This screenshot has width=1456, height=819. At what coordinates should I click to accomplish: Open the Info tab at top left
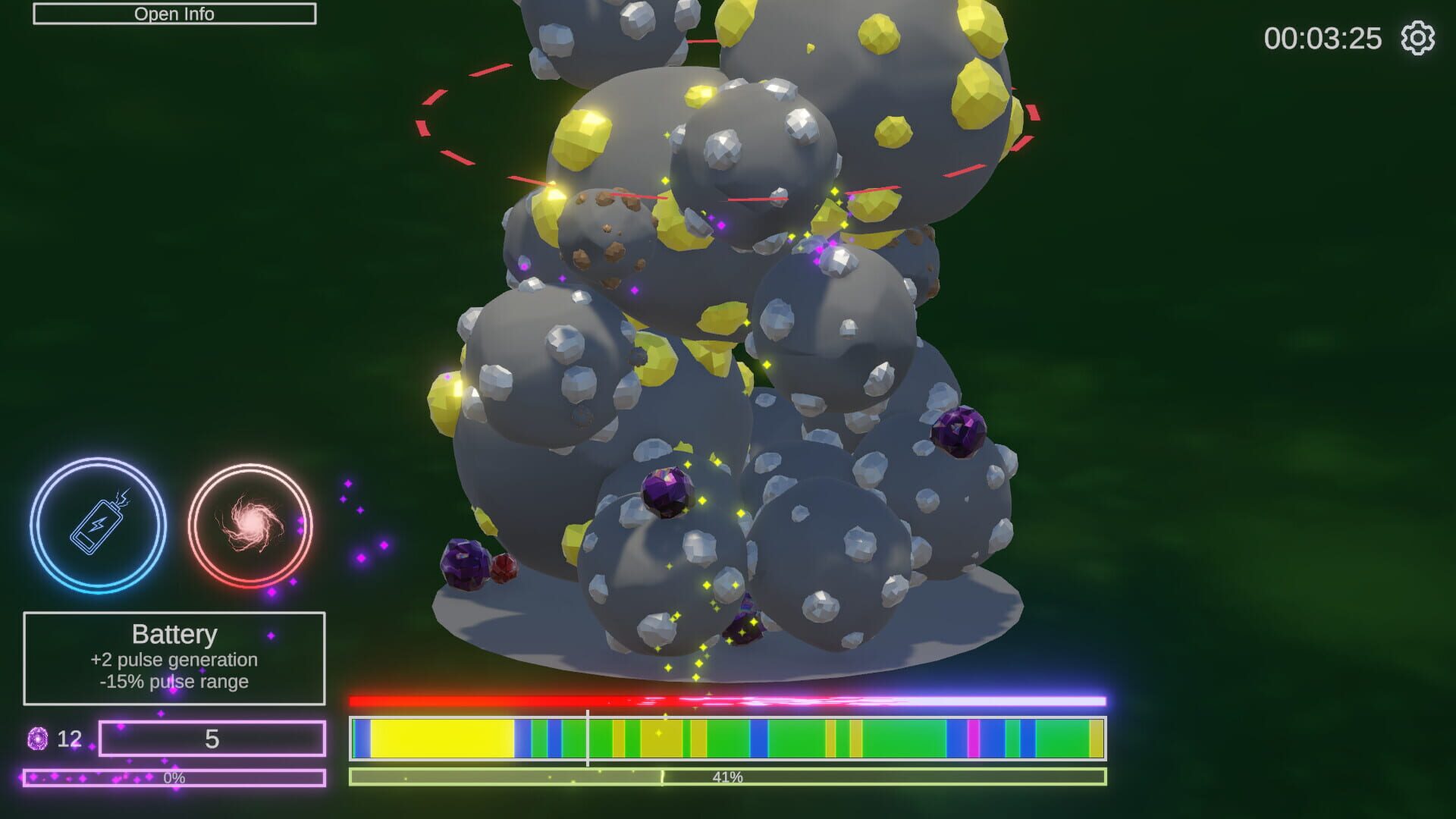point(174,13)
